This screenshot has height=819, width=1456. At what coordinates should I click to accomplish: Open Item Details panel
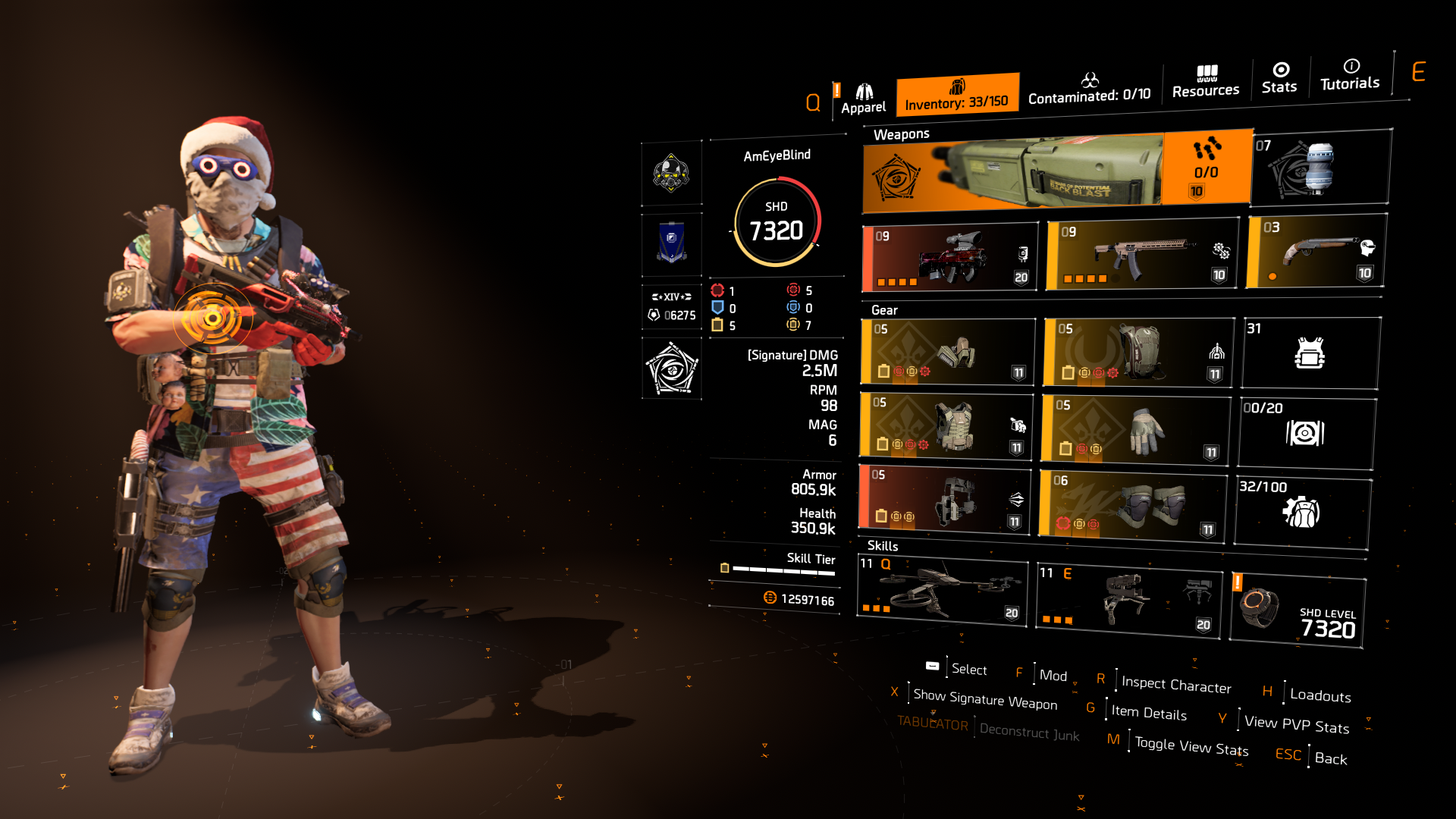1148,714
